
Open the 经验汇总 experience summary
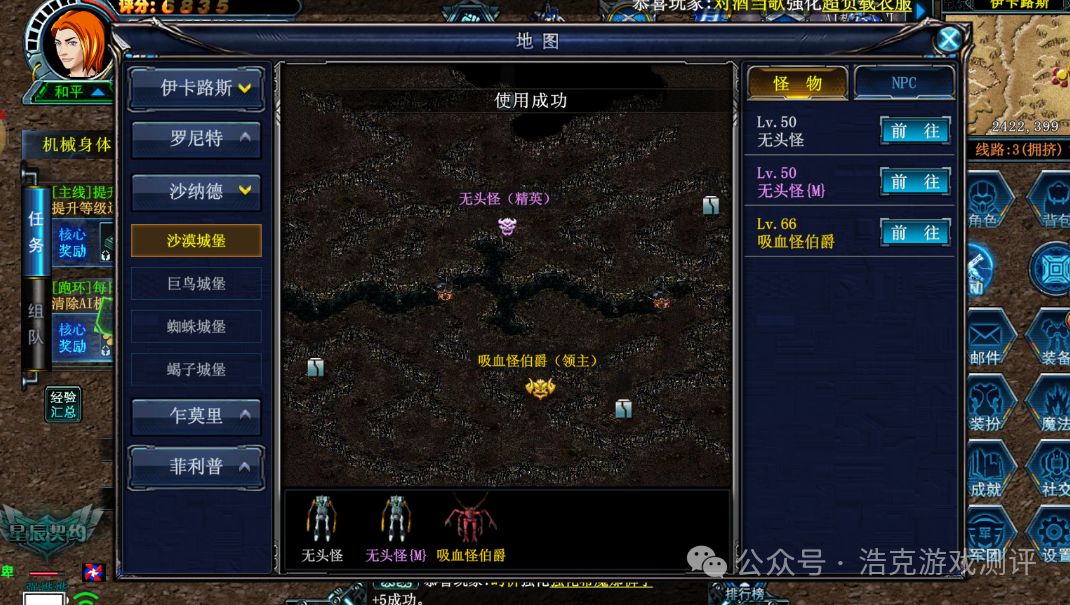[x=63, y=405]
